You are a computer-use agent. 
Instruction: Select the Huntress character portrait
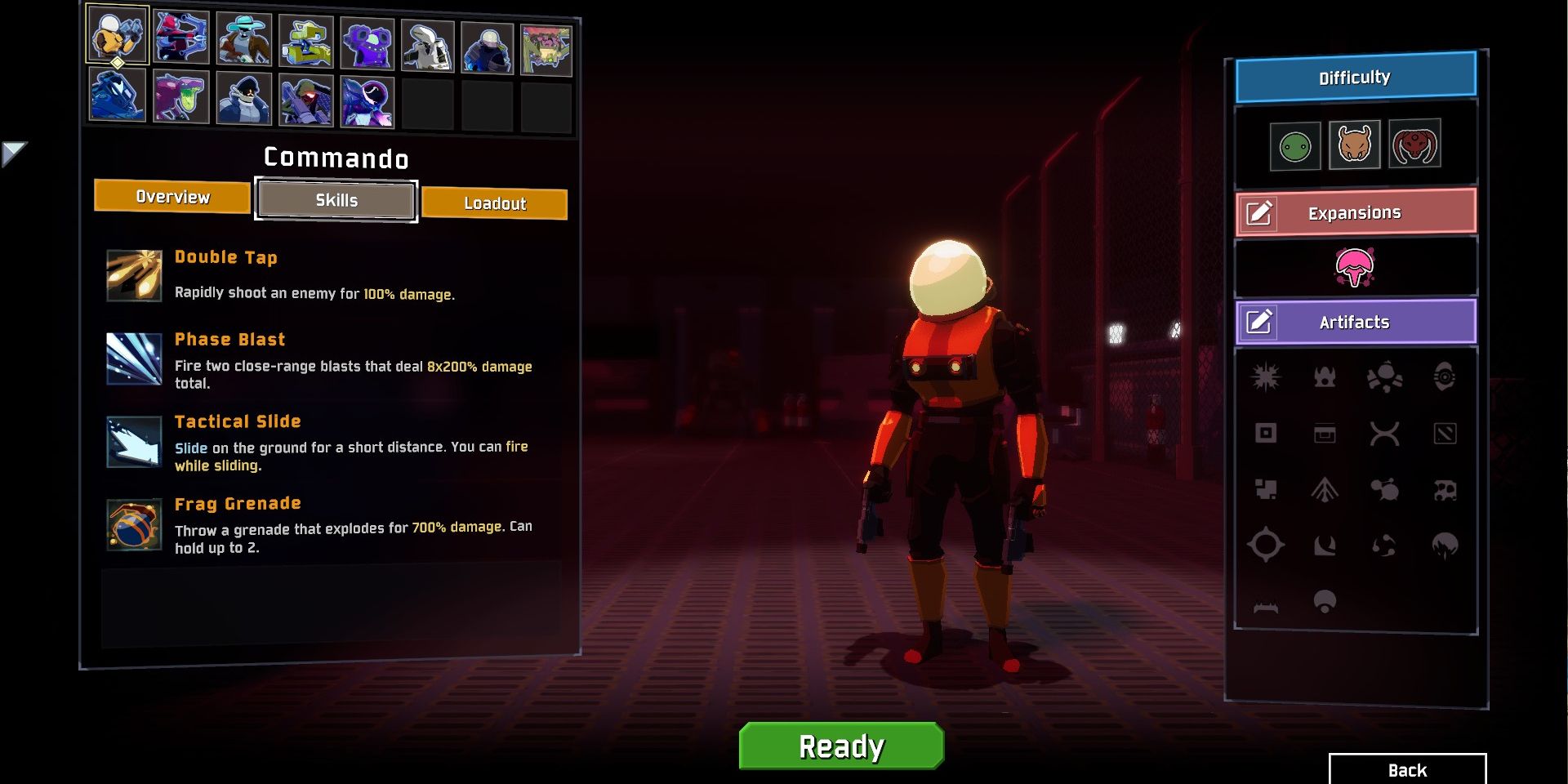[178, 36]
